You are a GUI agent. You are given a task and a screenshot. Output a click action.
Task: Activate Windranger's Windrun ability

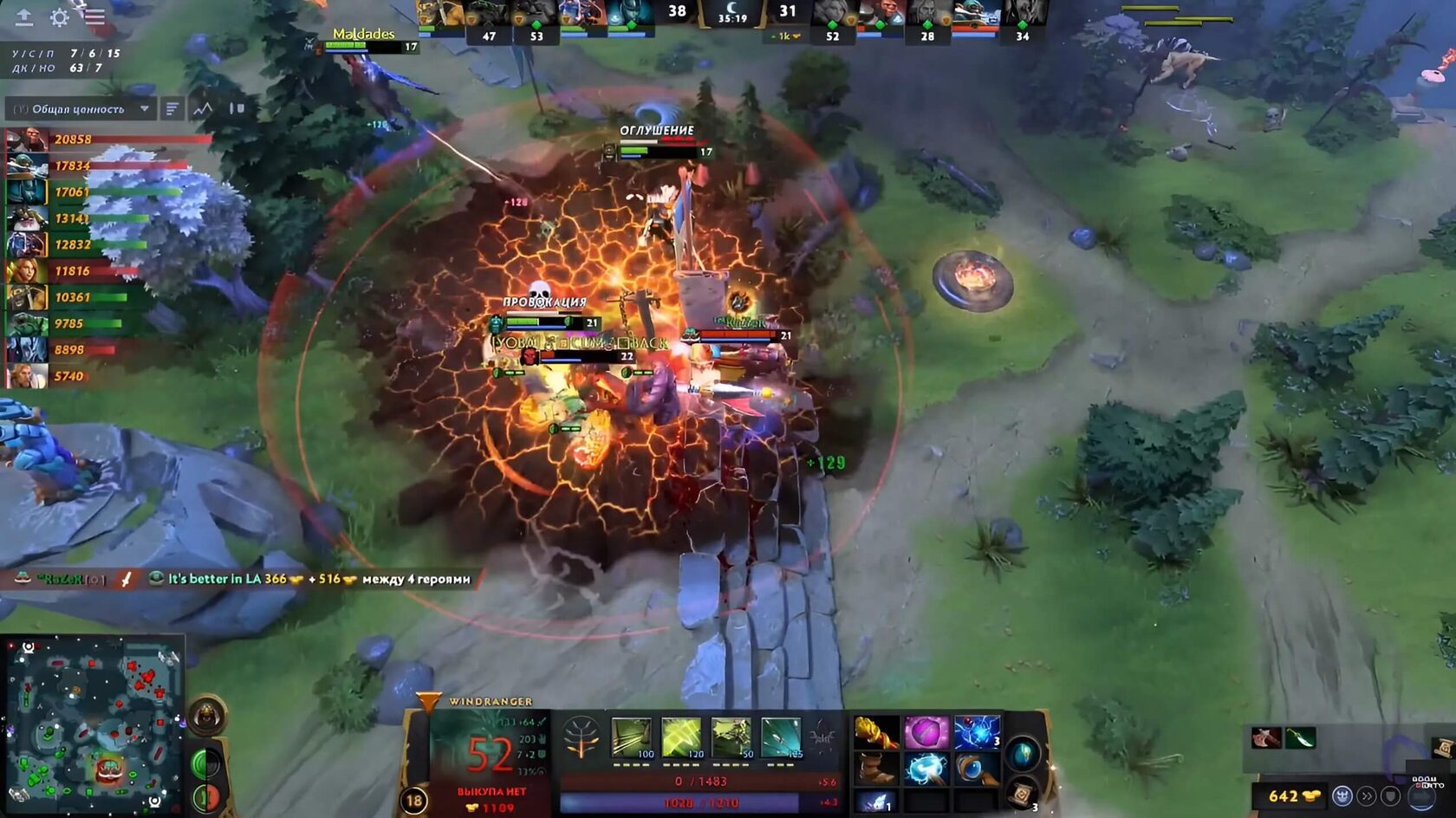tap(731, 738)
